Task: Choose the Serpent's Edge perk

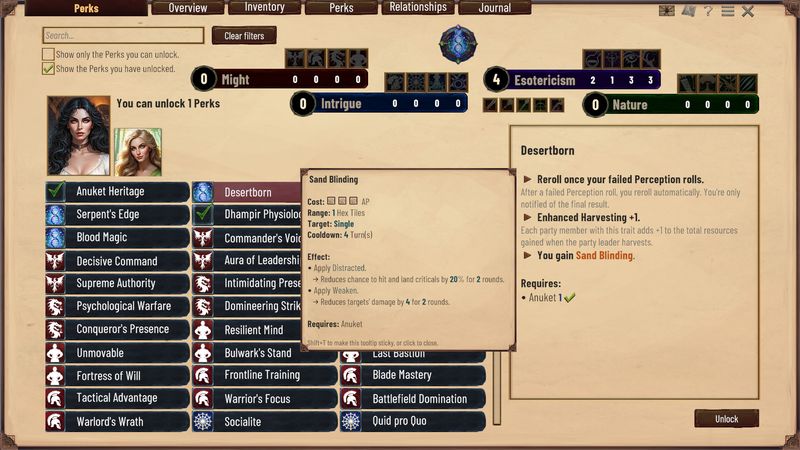Action: (x=116, y=214)
